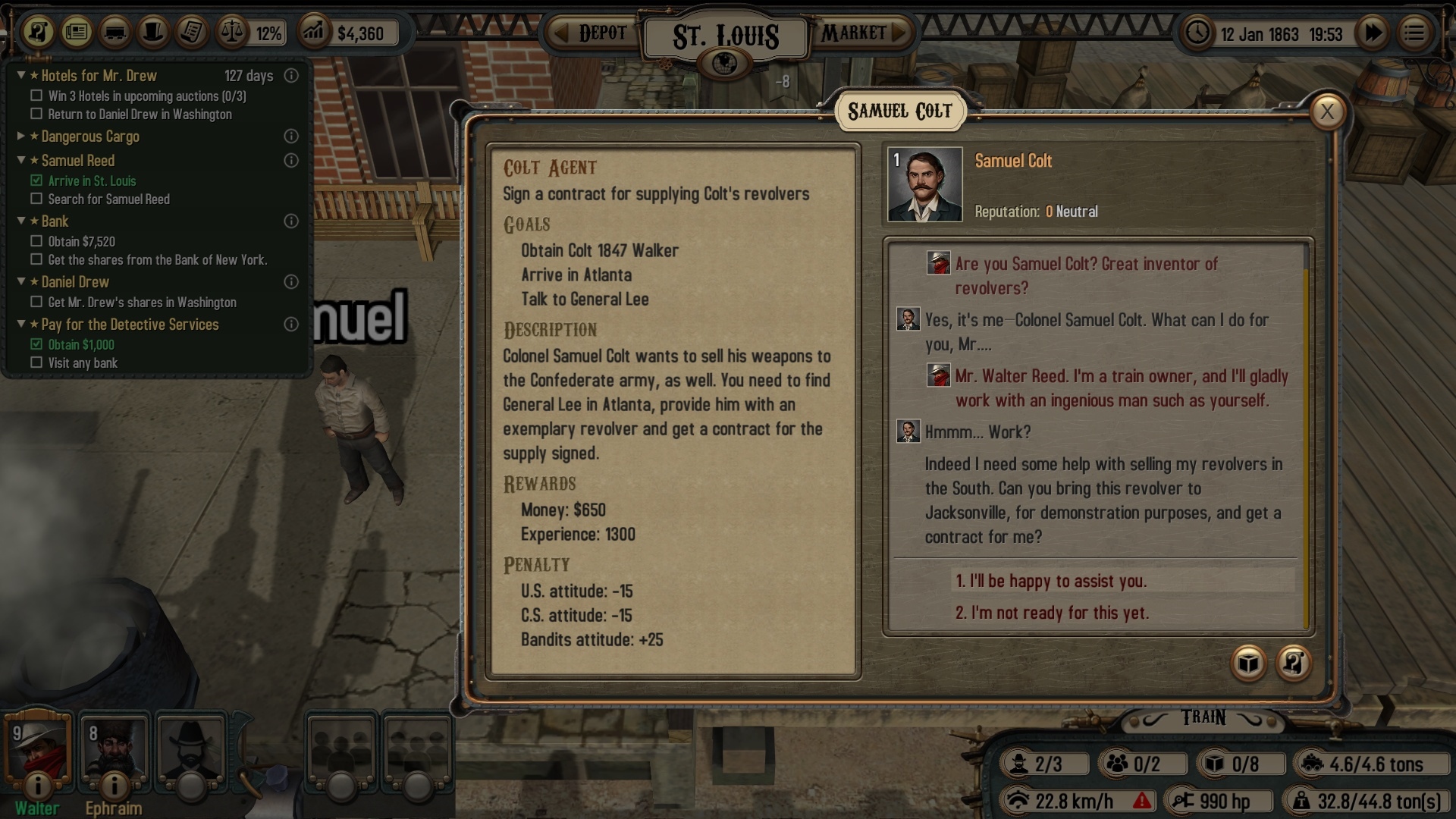Open the train wagon icon
The width and height of the screenshot is (1456, 819).
[115, 33]
